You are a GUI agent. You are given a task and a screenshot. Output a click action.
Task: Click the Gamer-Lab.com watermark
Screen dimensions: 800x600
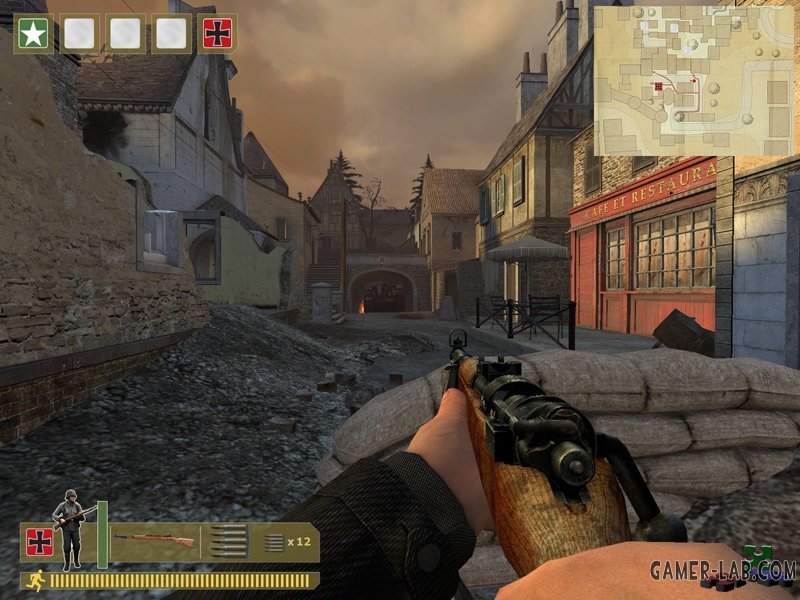722,571
